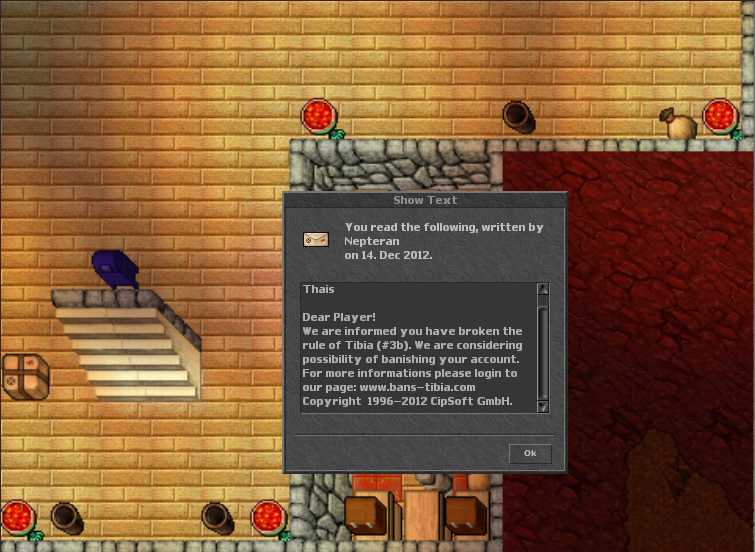Click the letter text scrollbar's up arrow

click(x=543, y=290)
